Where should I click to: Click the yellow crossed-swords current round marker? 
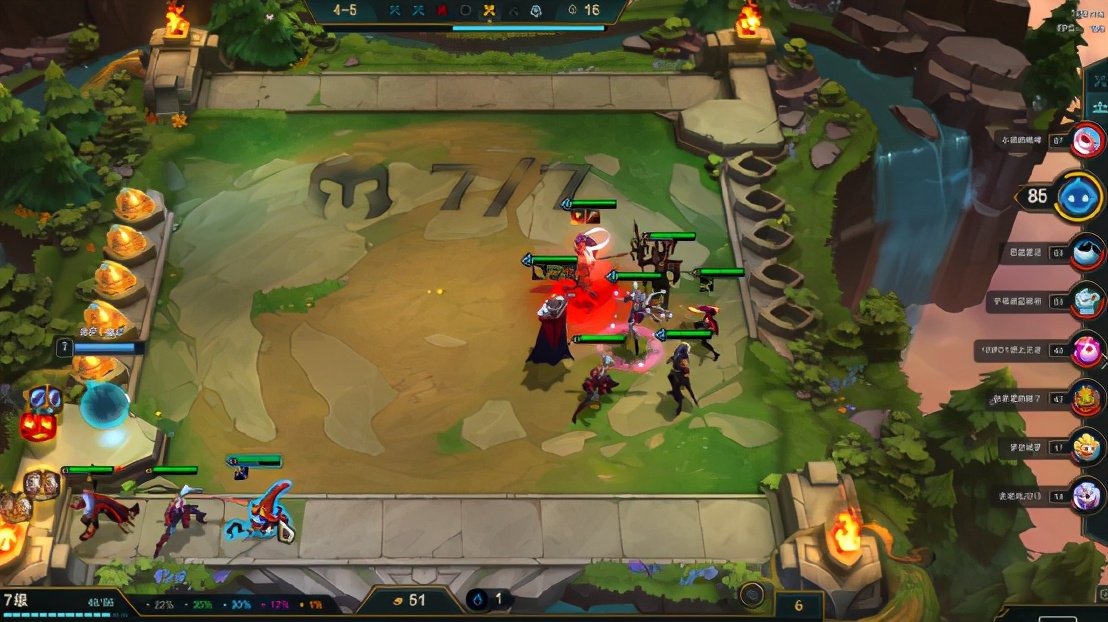489,10
